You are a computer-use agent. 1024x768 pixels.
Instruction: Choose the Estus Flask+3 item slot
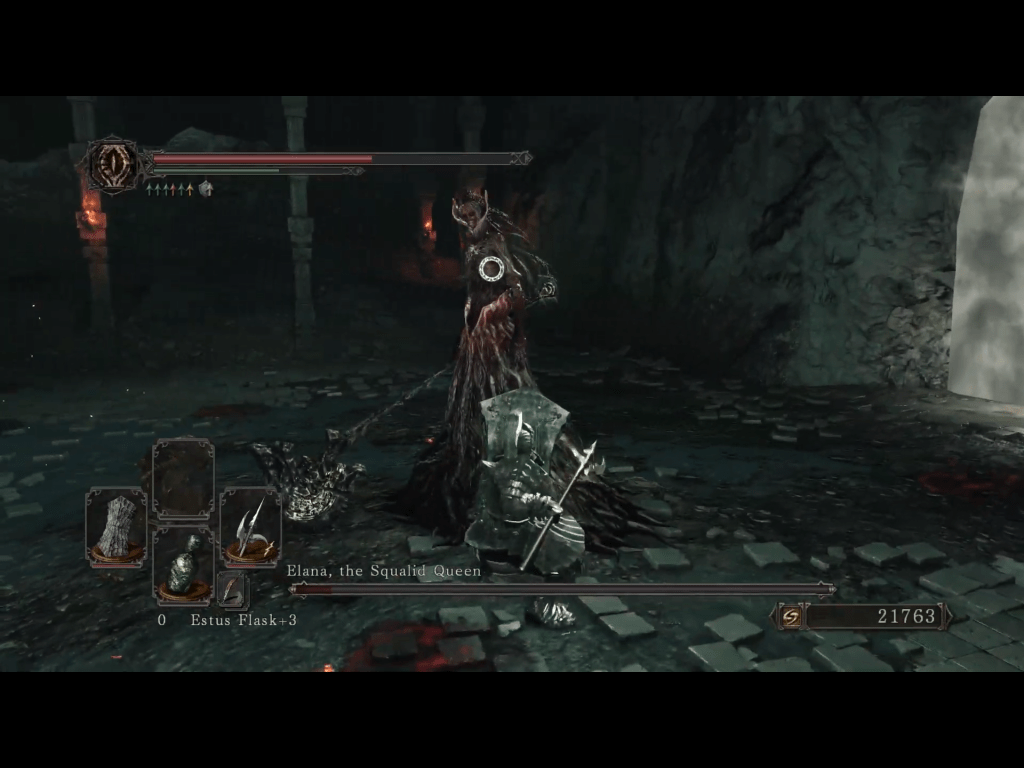[x=183, y=567]
